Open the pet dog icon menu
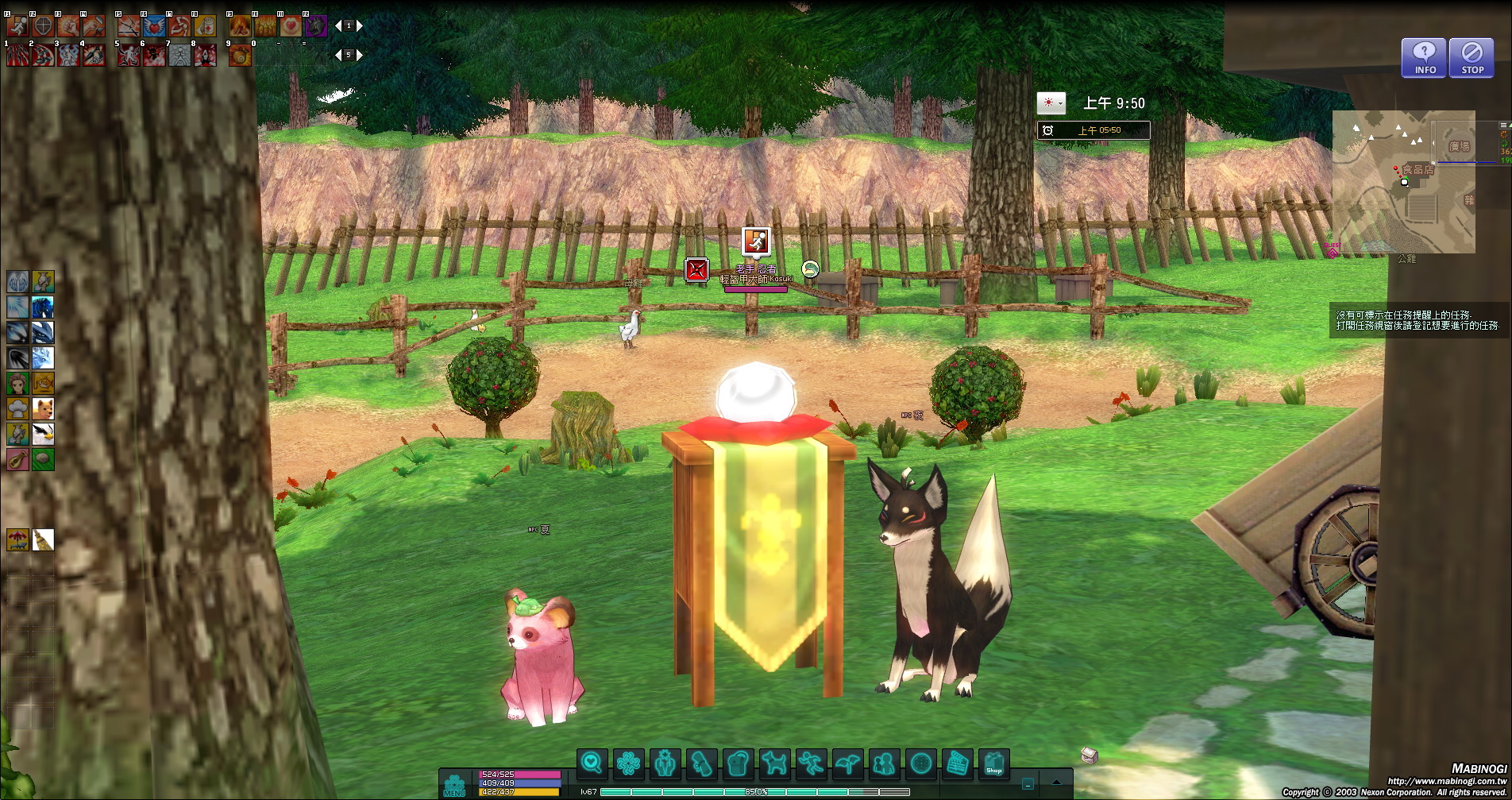1512x800 pixels. pos(774,763)
